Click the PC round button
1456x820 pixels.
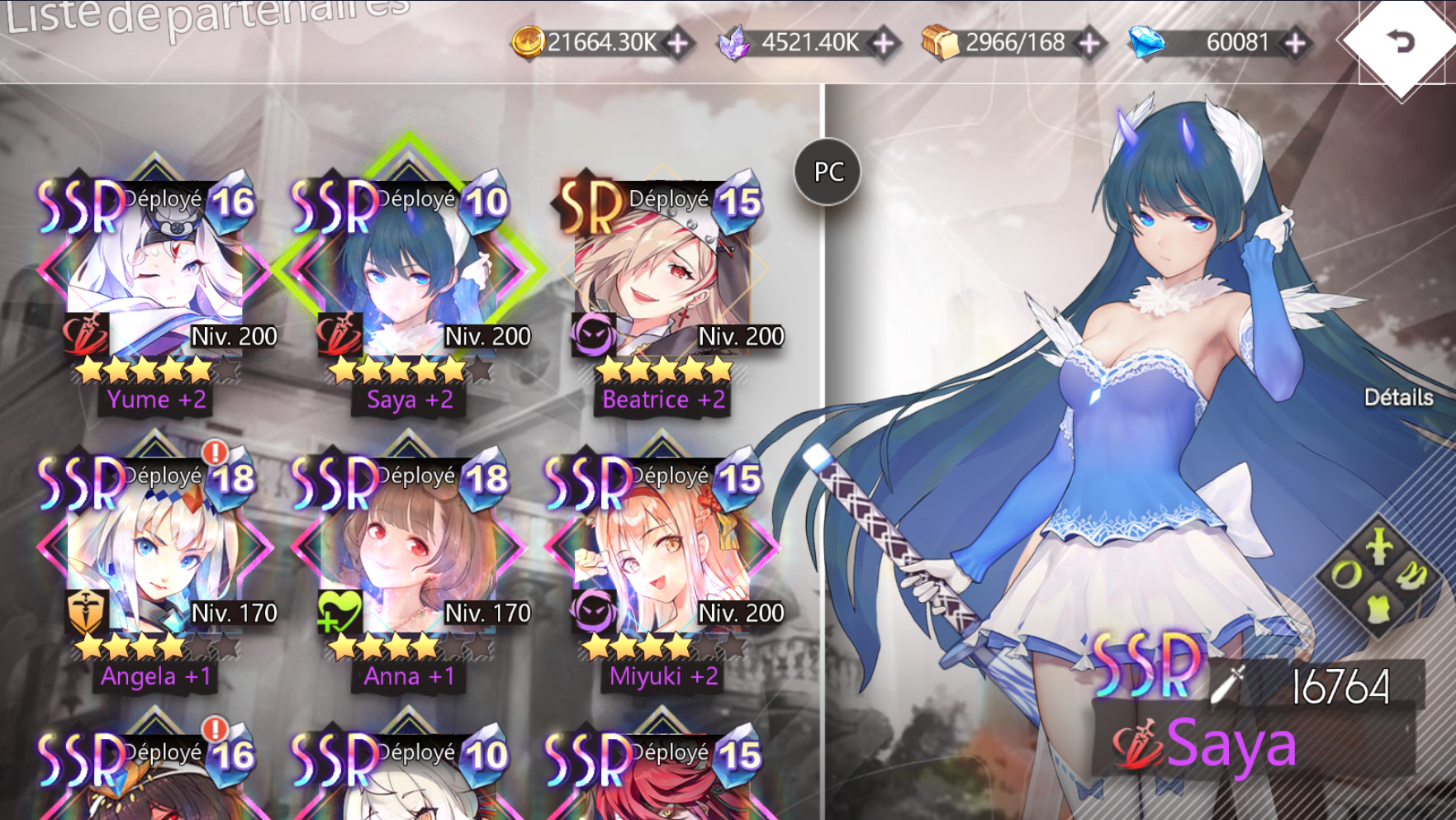828,172
